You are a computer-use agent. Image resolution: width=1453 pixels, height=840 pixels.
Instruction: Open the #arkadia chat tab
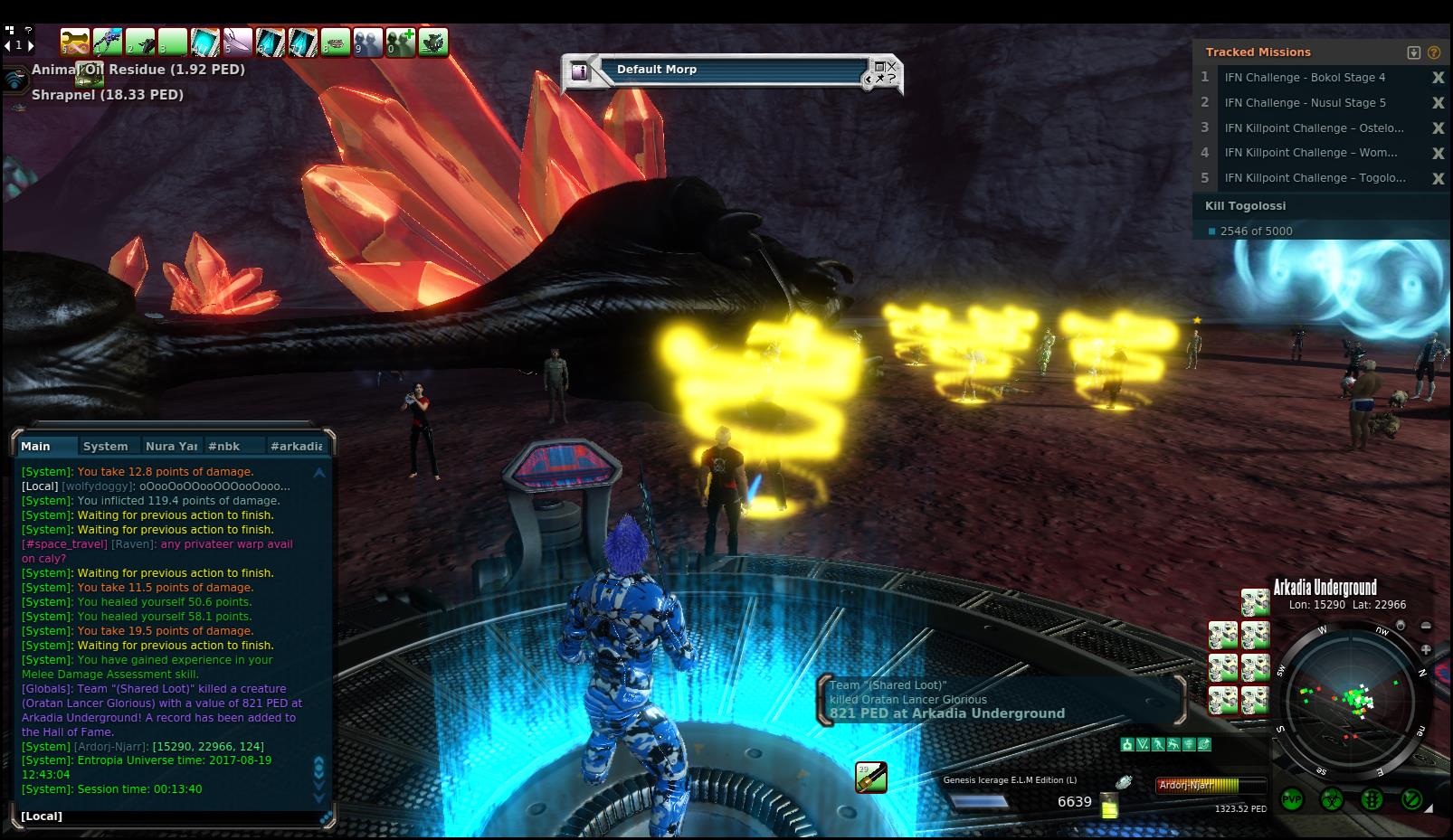pos(296,446)
